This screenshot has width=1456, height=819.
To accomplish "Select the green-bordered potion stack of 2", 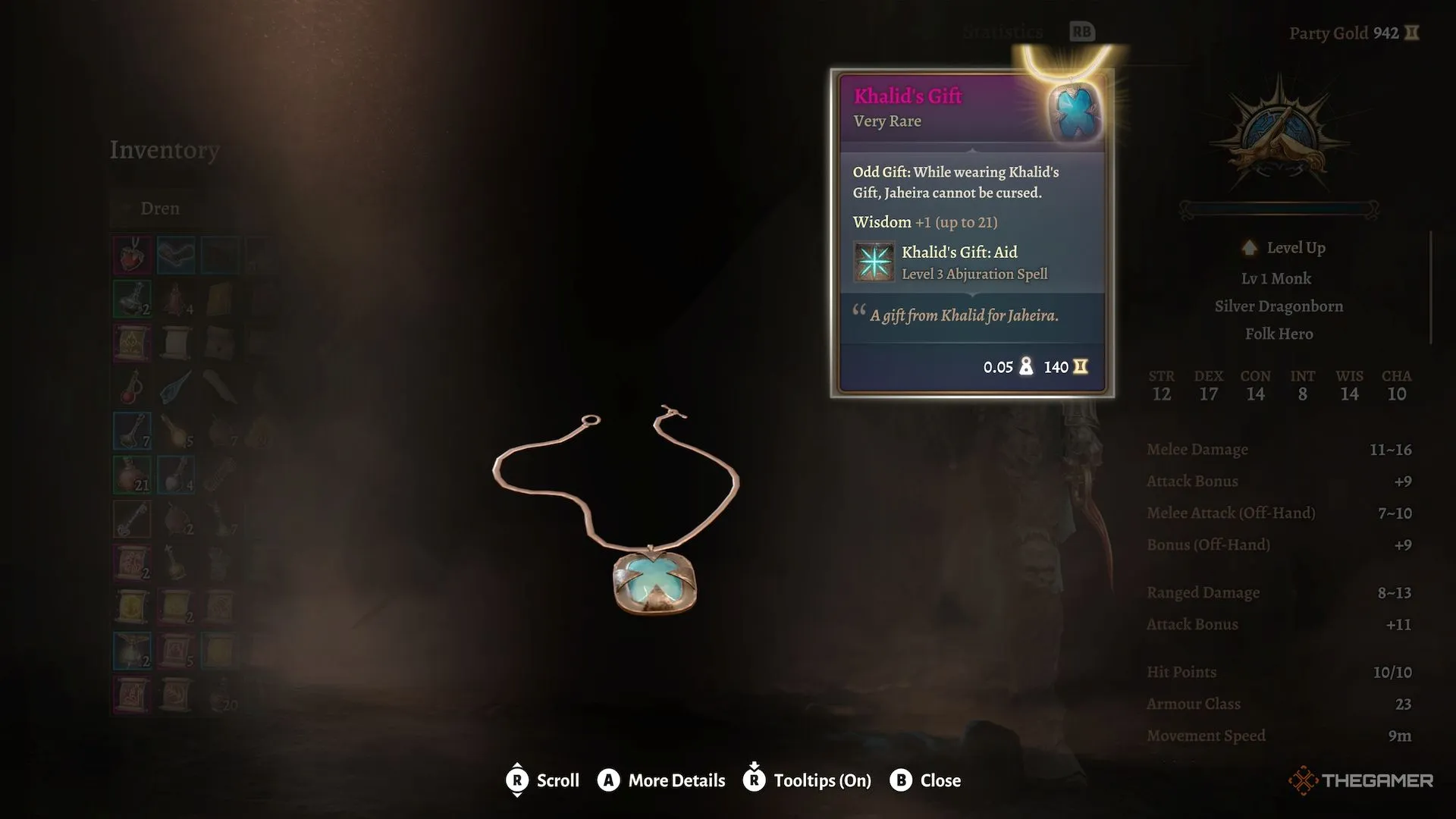I will tap(132, 300).
